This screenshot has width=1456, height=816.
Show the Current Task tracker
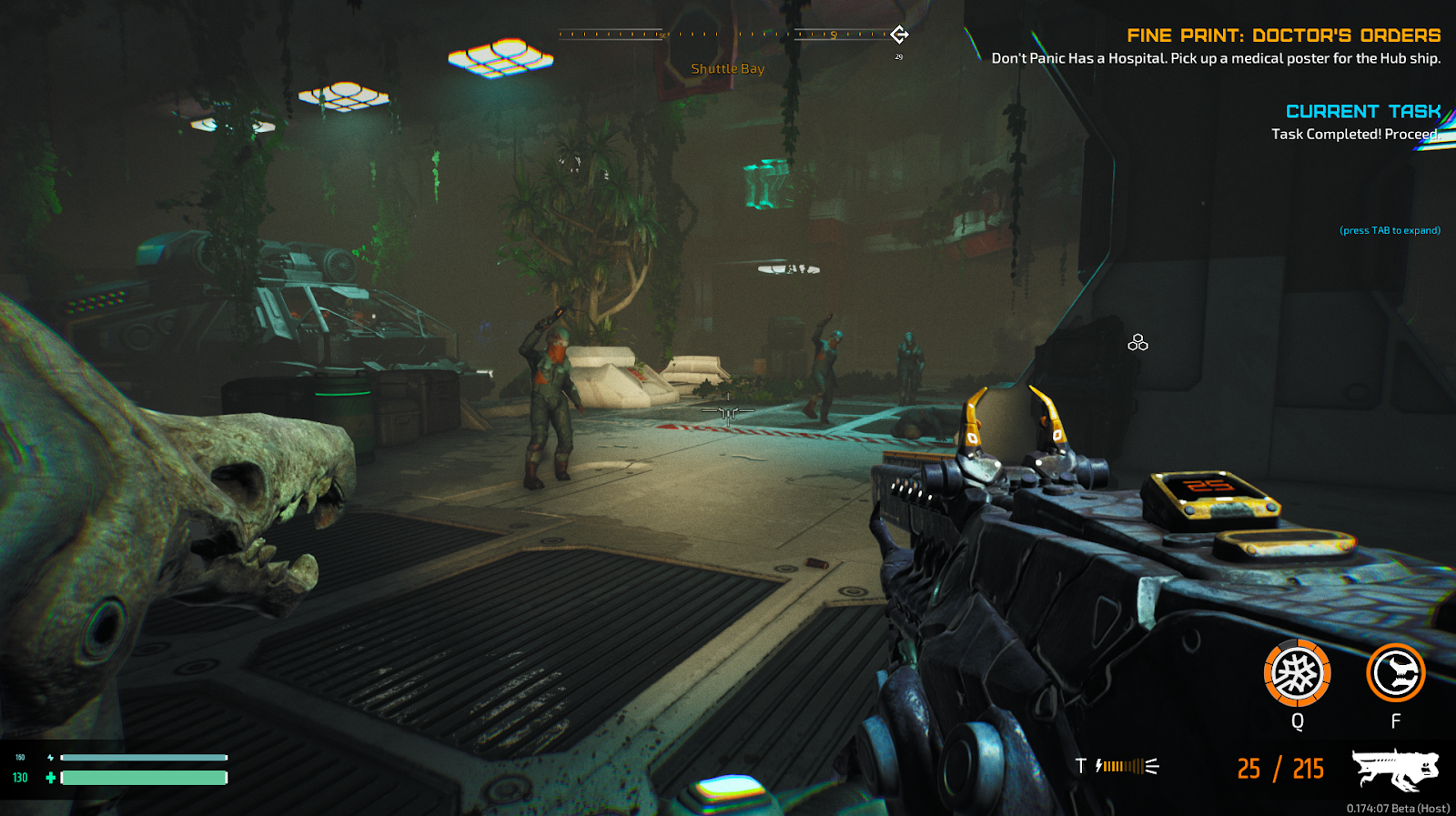tap(1362, 112)
